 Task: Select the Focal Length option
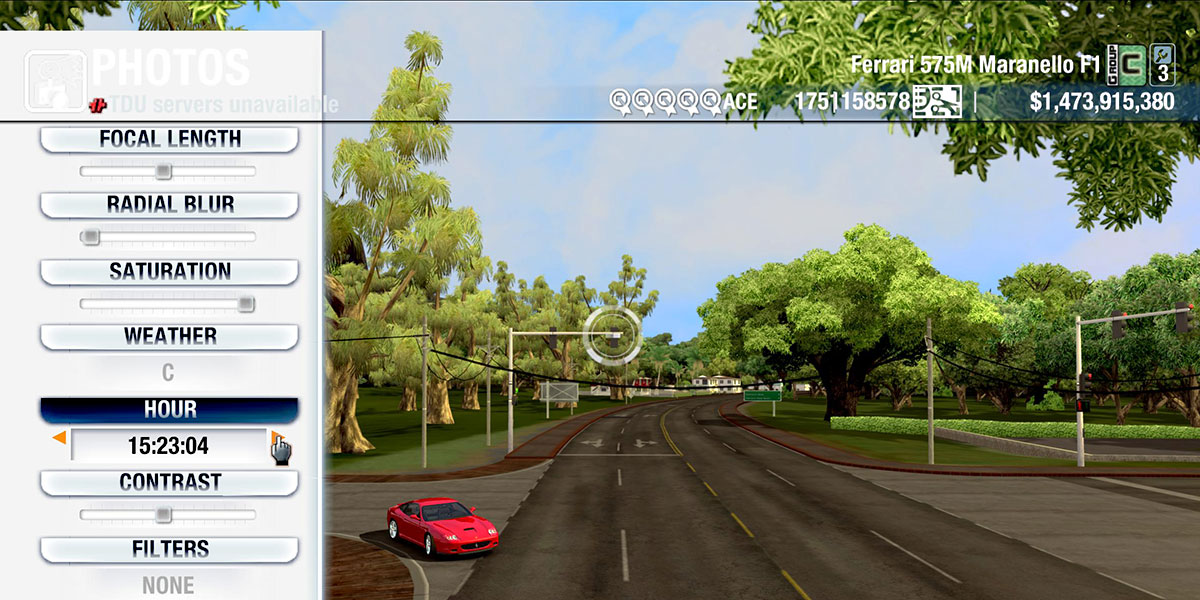[x=169, y=140]
